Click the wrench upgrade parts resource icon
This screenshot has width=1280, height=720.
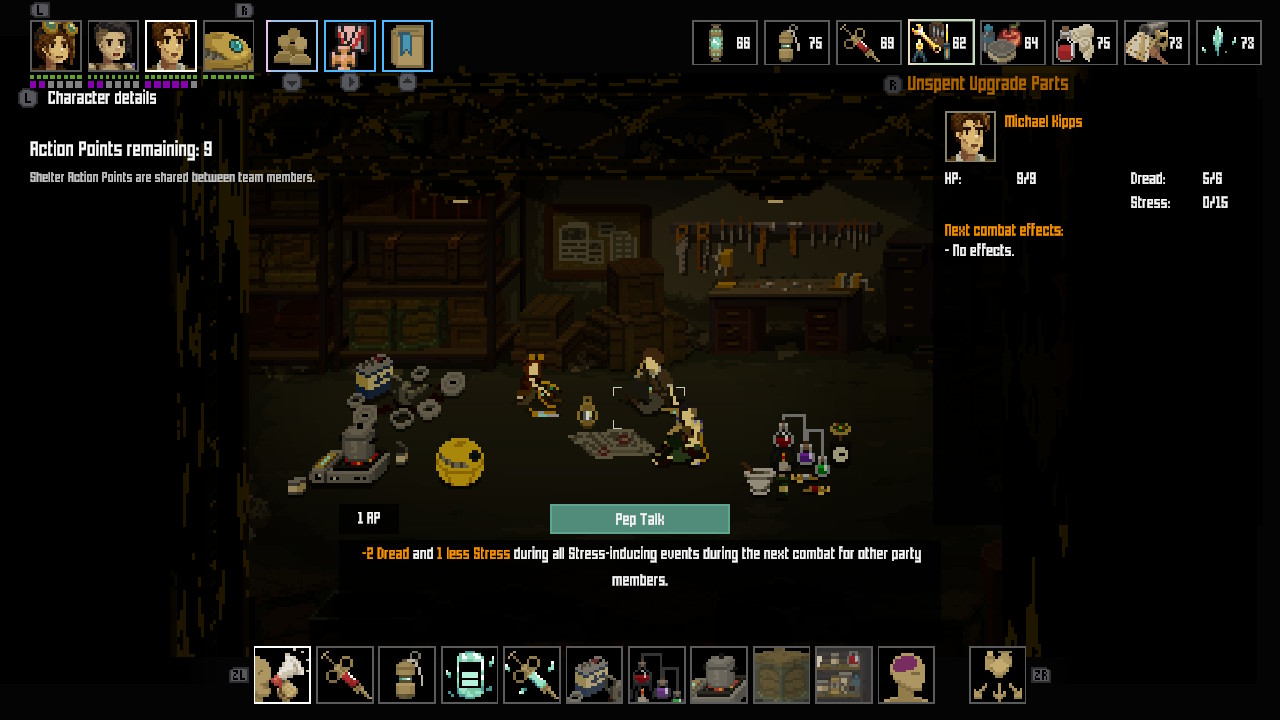941,42
